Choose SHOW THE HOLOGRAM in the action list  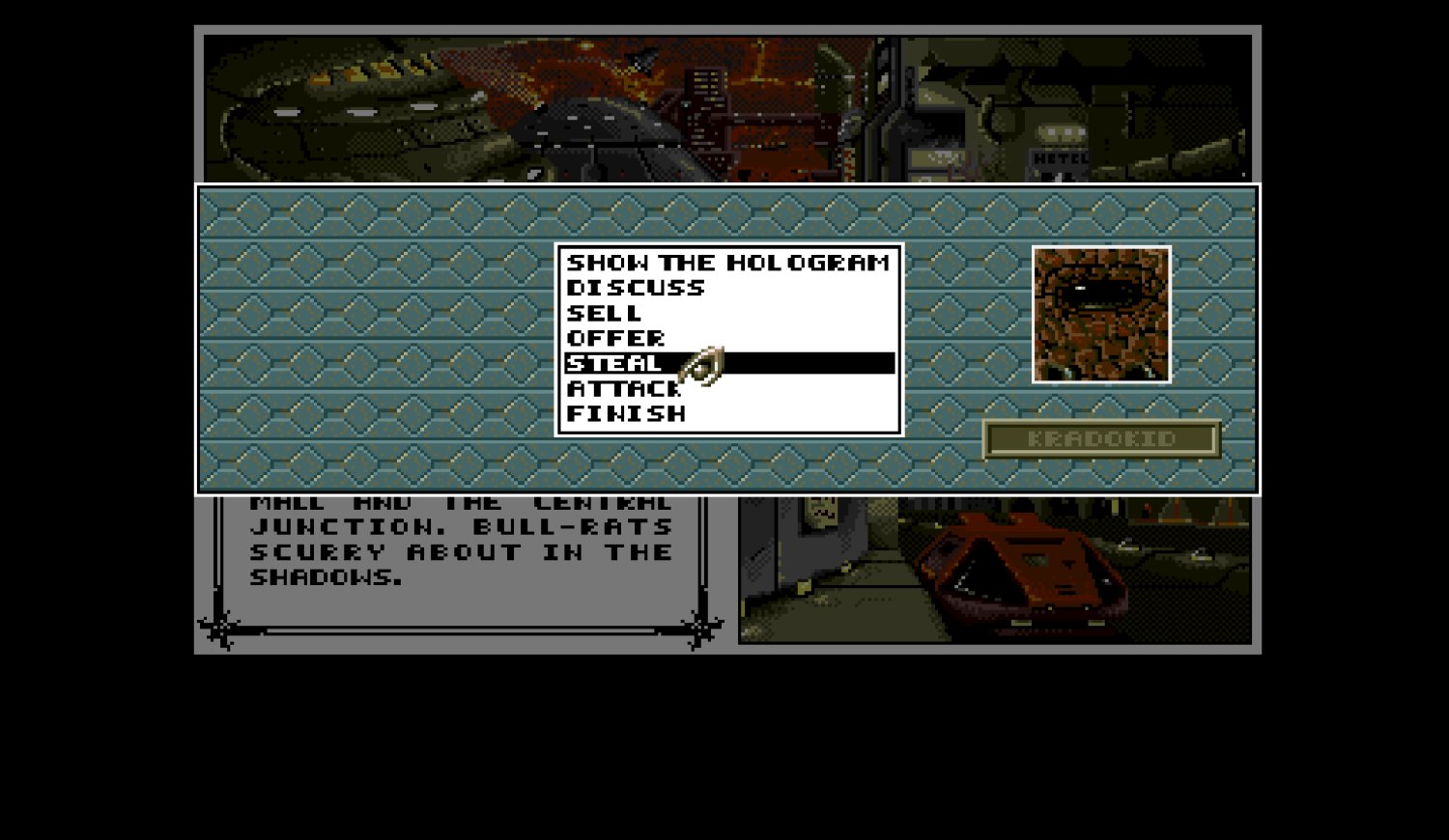point(727,261)
